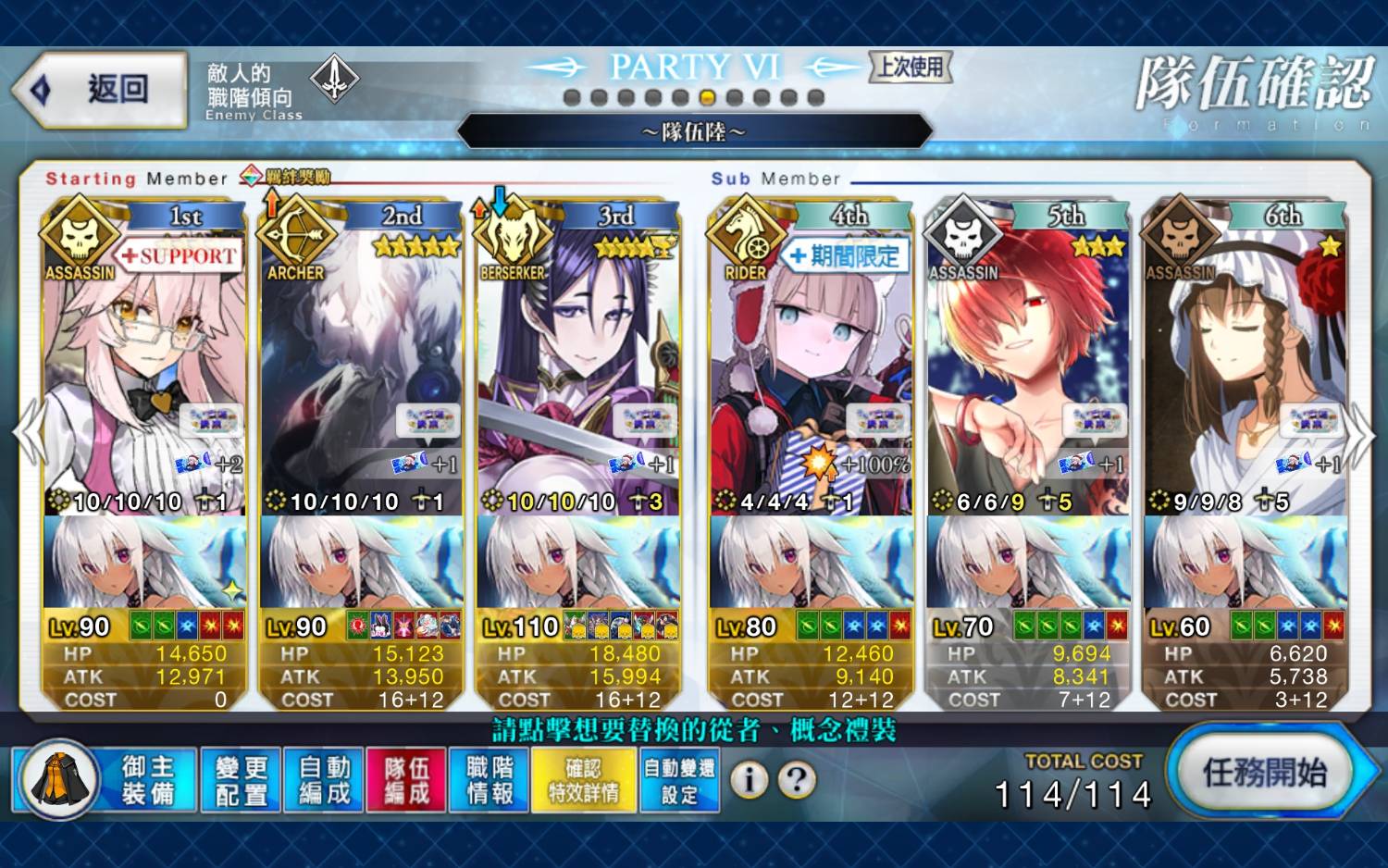Show 職階情報 class information
The width and height of the screenshot is (1388, 868).
490,780
